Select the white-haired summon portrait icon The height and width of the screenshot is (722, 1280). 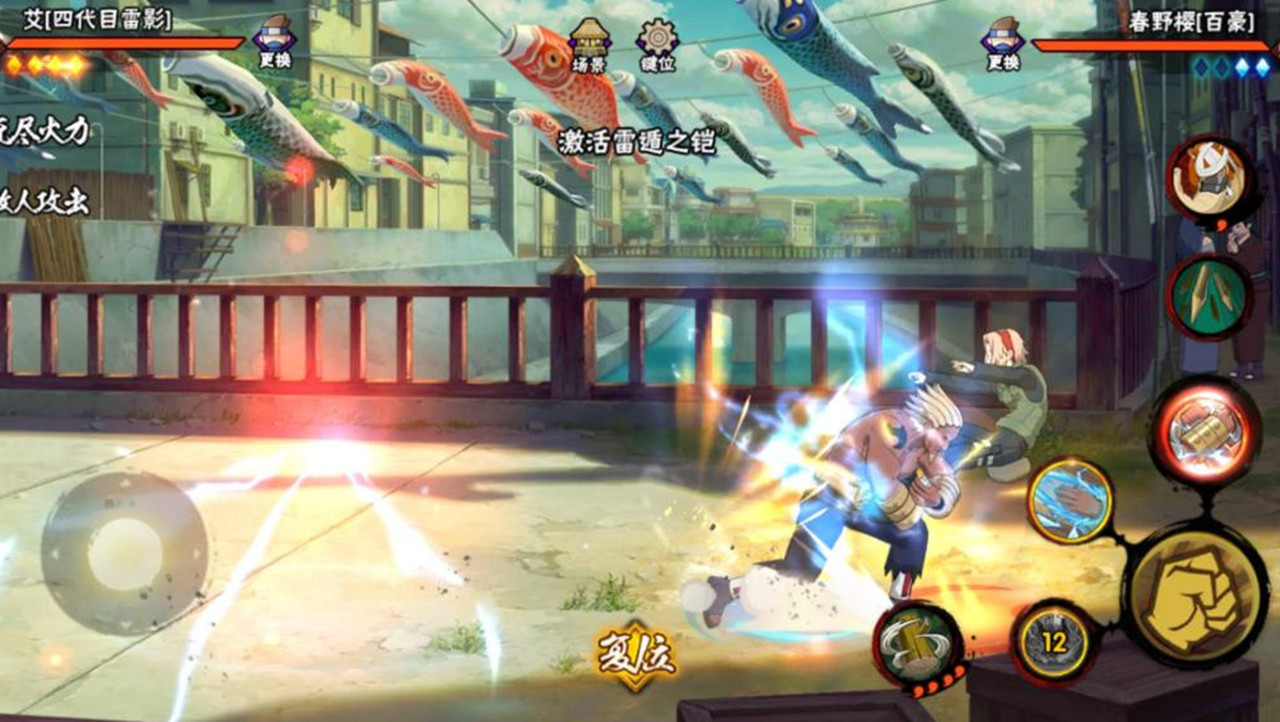[1209, 181]
